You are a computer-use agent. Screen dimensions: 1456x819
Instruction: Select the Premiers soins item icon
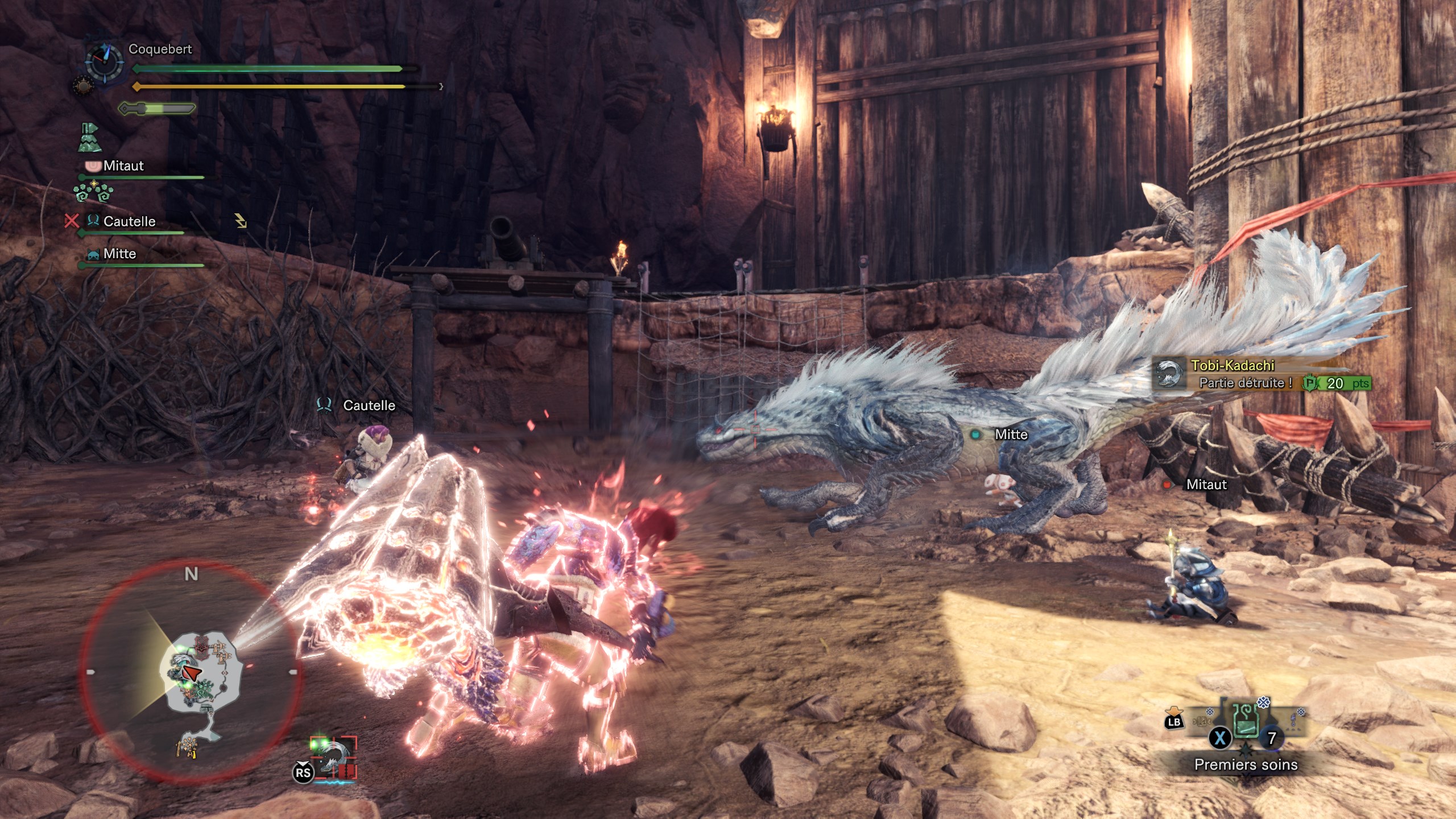pos(1245,721)
